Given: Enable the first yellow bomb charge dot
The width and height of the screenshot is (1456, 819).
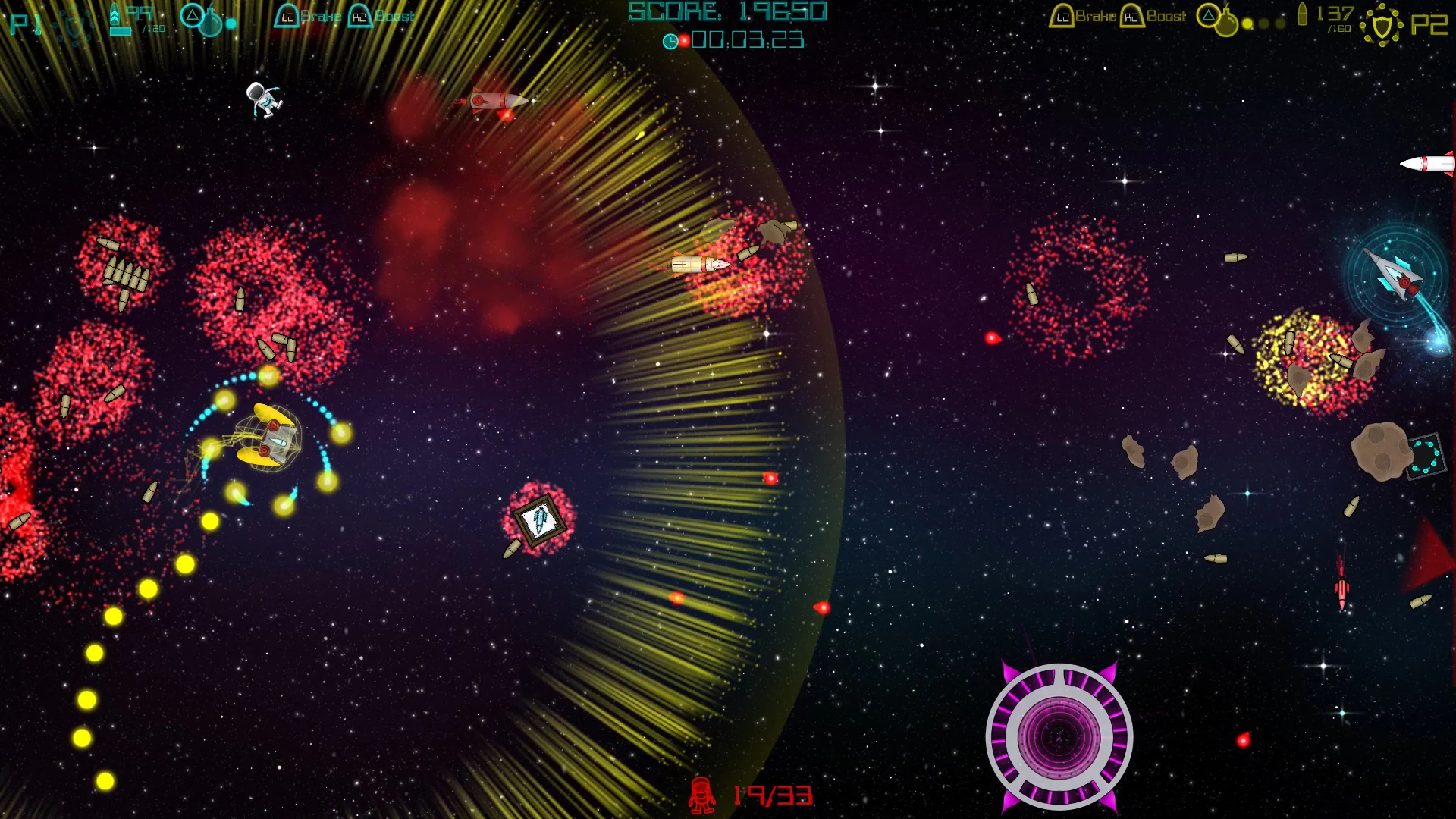Looking at the screenshot, I should pos(1247,23).
